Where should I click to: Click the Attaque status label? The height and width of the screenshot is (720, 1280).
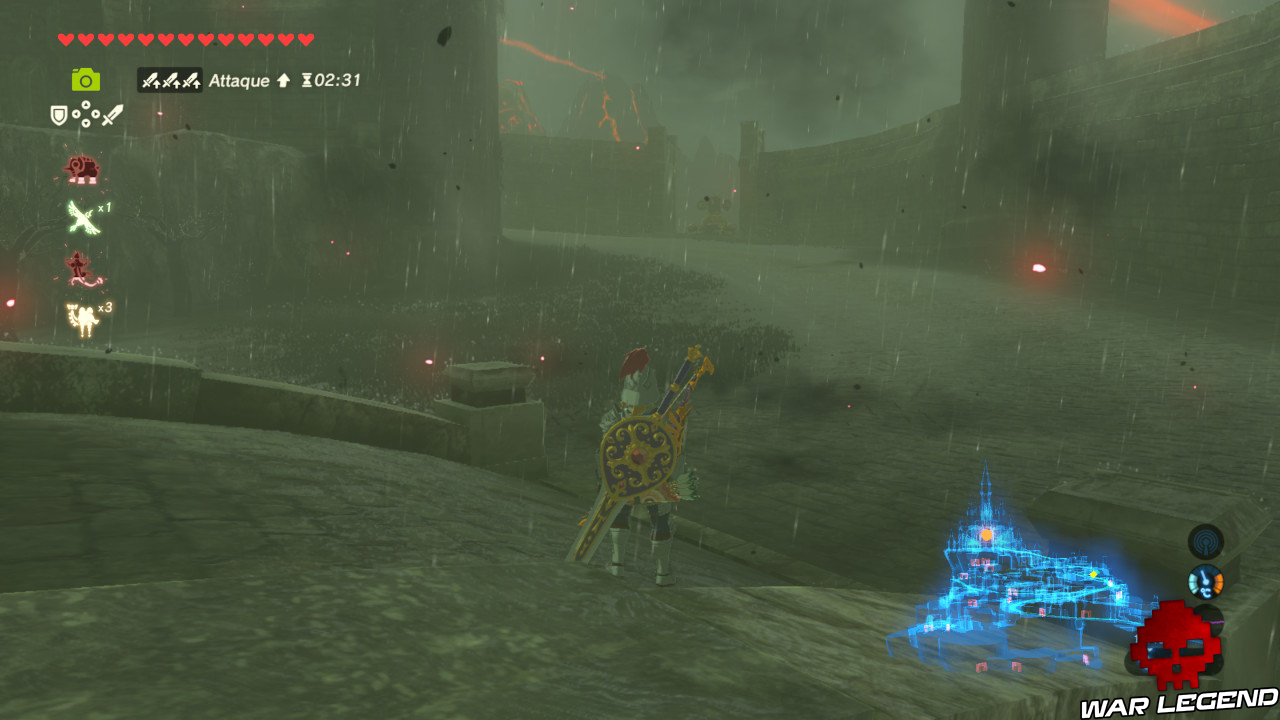(240, 81)
